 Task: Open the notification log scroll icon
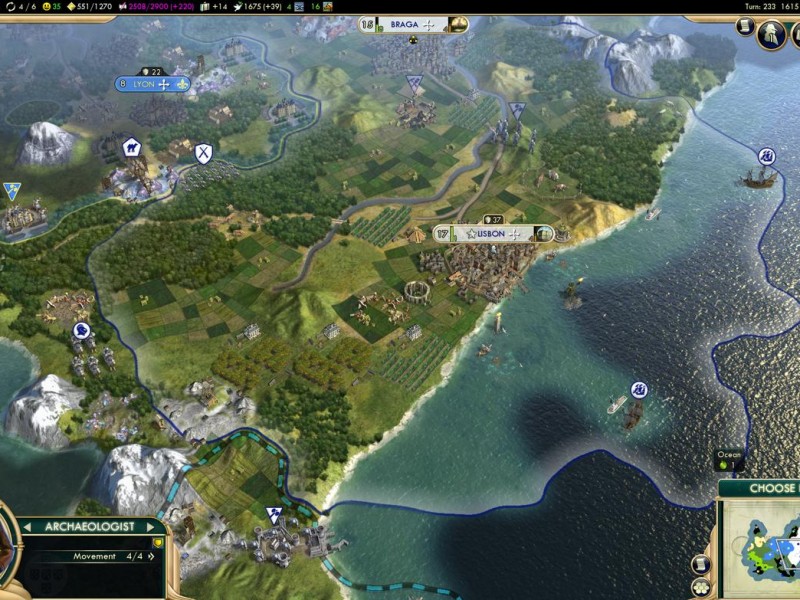pos(746,26)
